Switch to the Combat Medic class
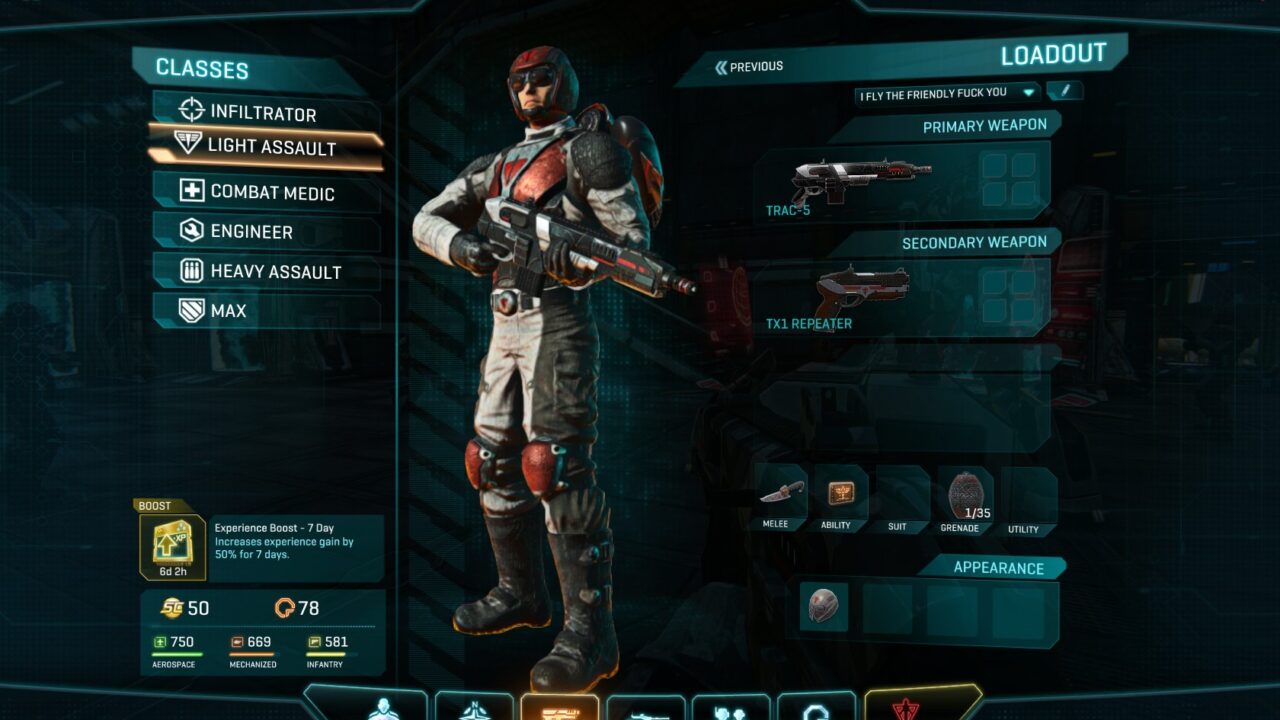This screenshot has height=720, width=1280. [271, 192]
